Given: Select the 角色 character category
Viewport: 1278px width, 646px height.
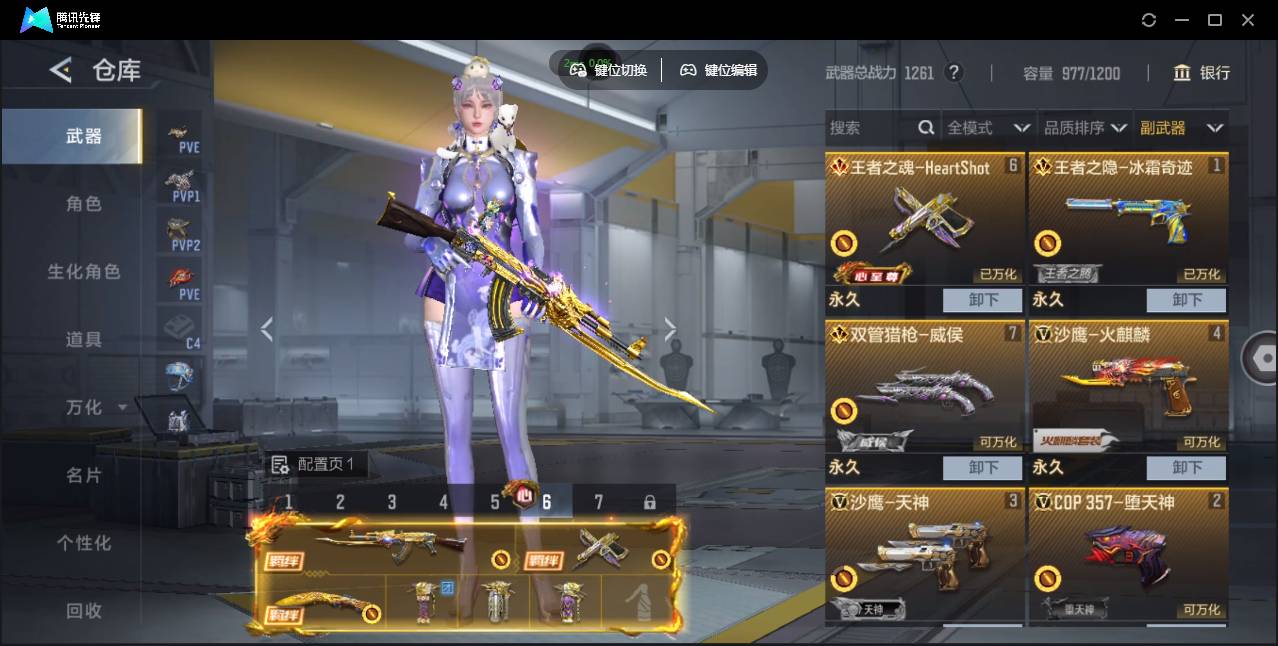Looking at the screenshot, I should pos(84,204).
